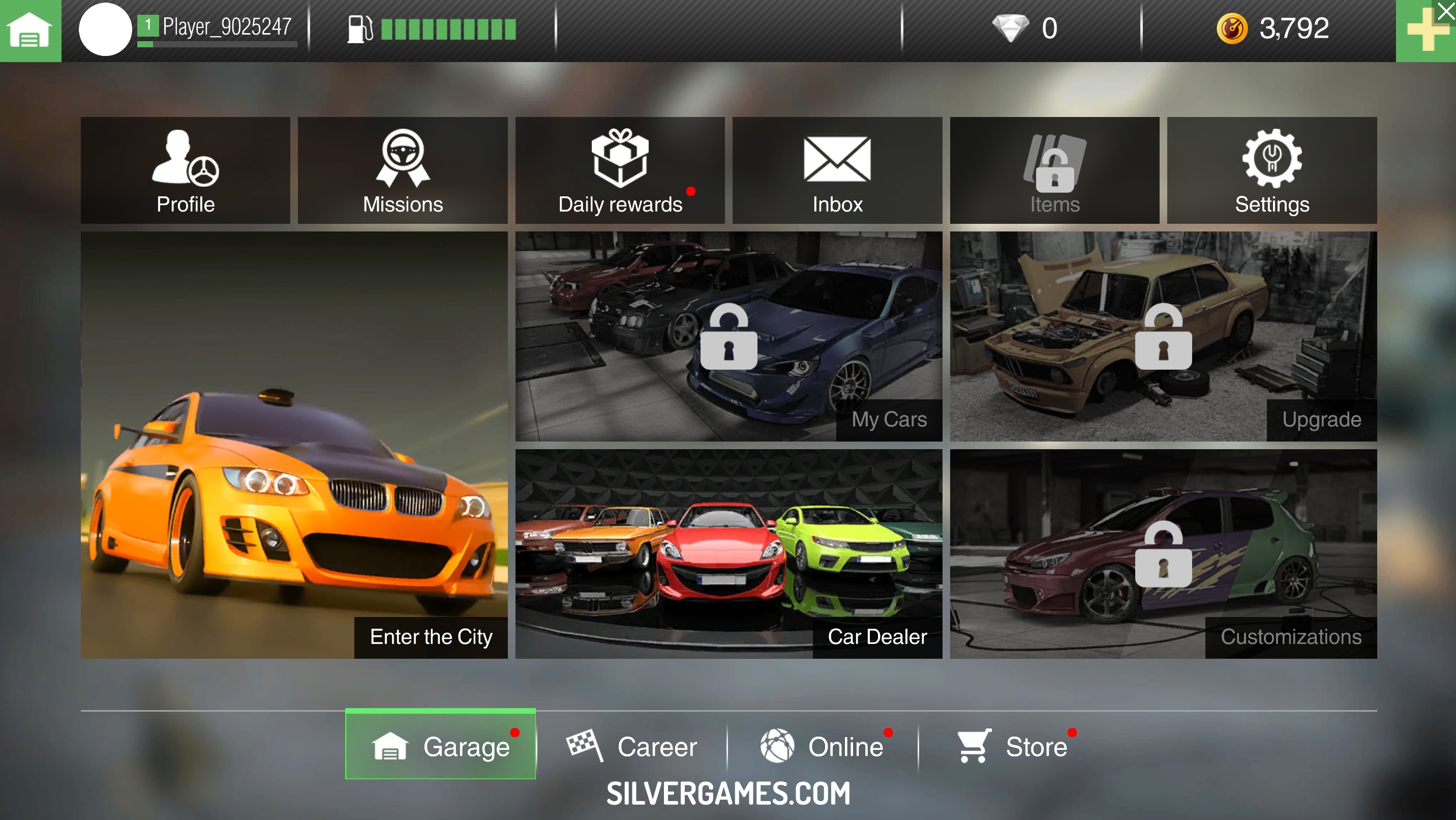The image size is (1456, 820).
Task: Claim Daily rewards
Action: (620, 170)
